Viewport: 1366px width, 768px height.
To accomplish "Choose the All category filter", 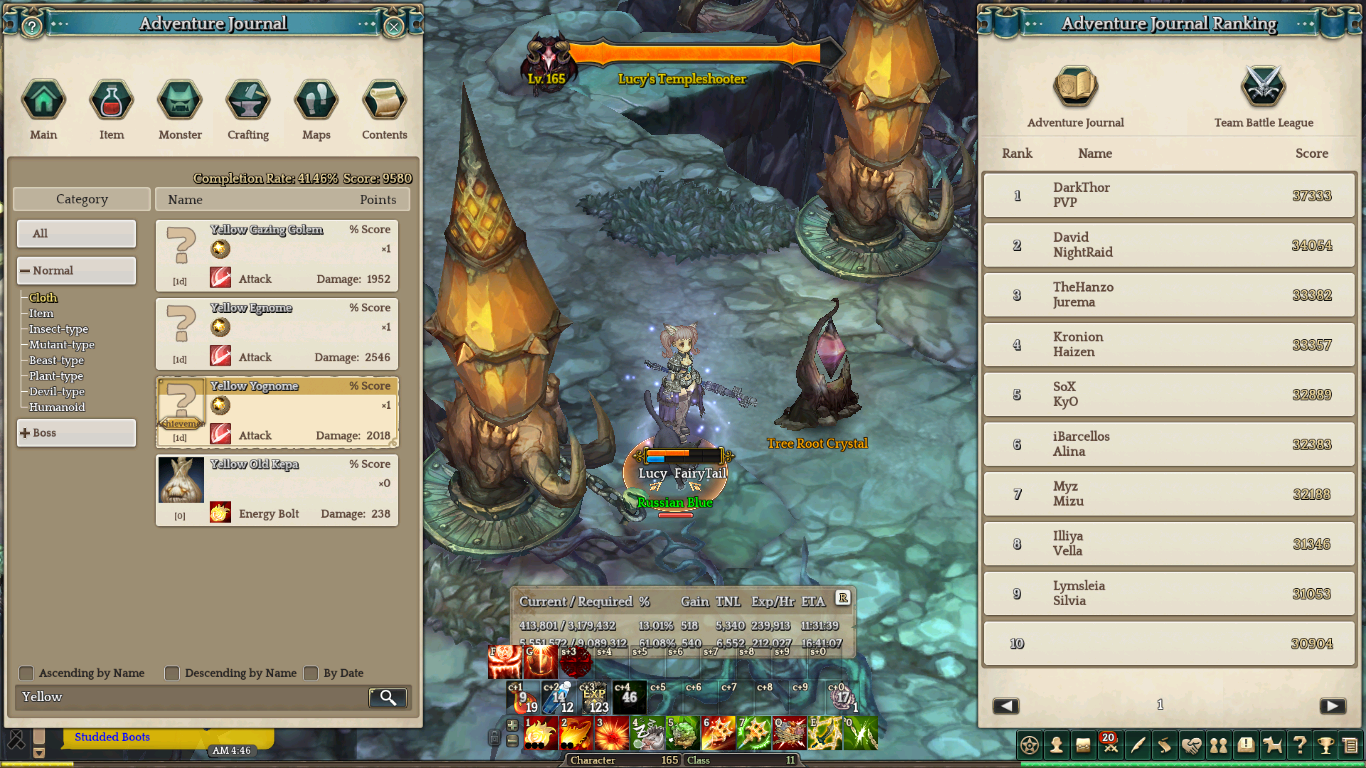I will (x=76, y=234).
